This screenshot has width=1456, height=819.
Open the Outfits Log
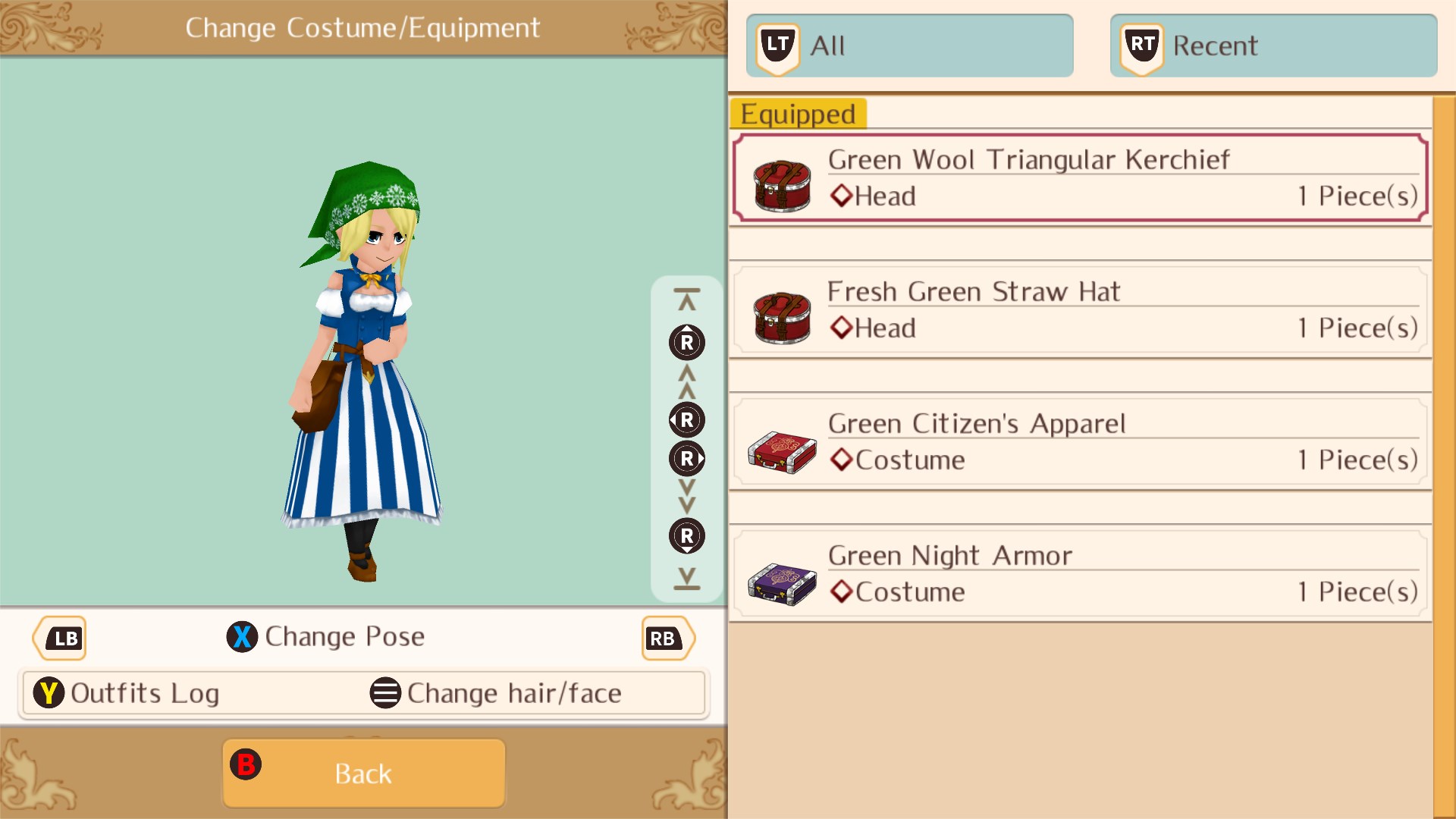[x=144, y=692]
